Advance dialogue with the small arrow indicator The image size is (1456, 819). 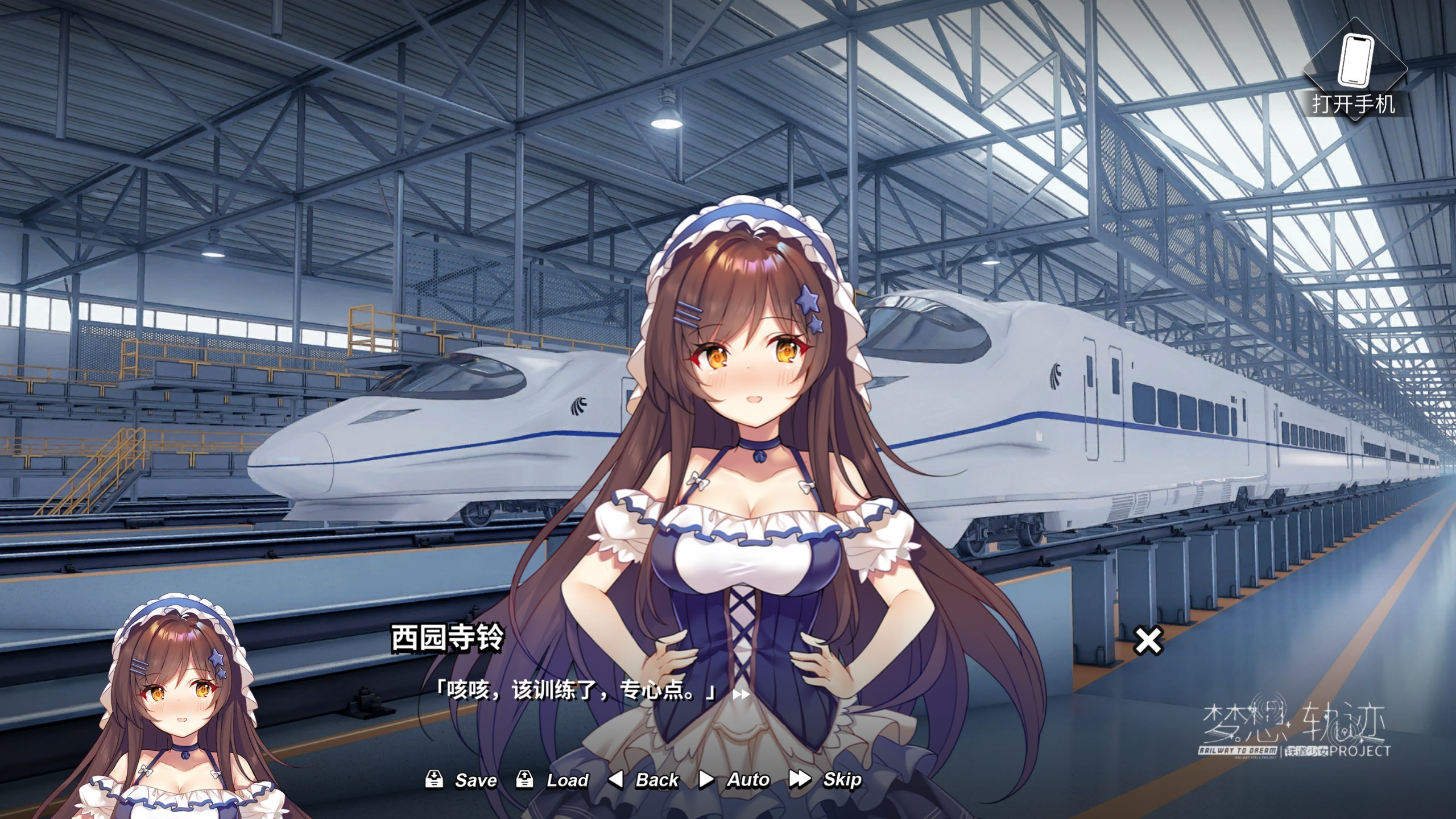pyautogui.click(x=741, y=694)
